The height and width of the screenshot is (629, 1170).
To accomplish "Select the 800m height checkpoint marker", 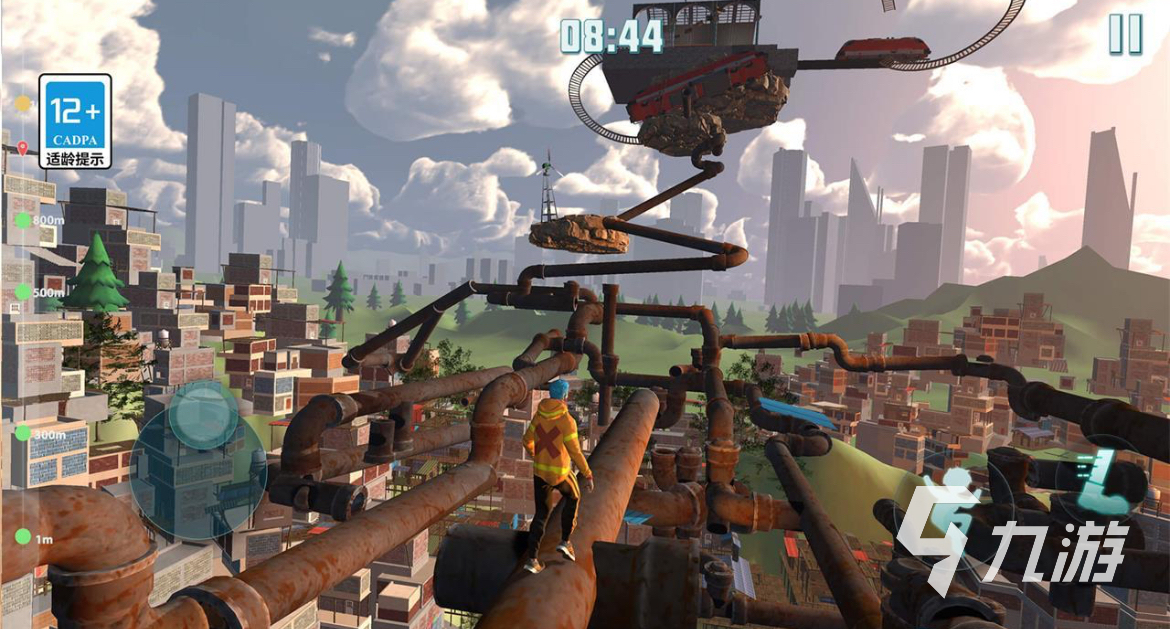I will 23,220.
